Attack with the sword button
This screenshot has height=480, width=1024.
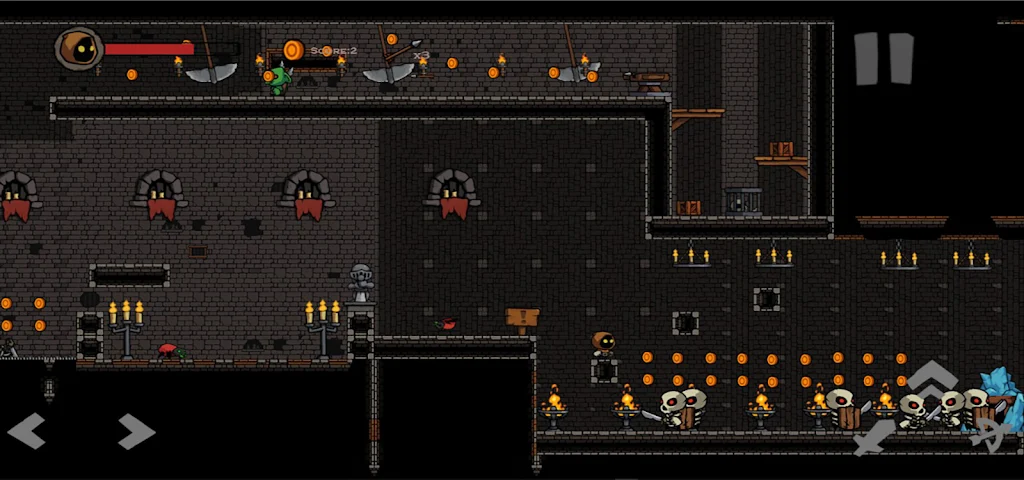pyautogui.click(x=875, y=436)
